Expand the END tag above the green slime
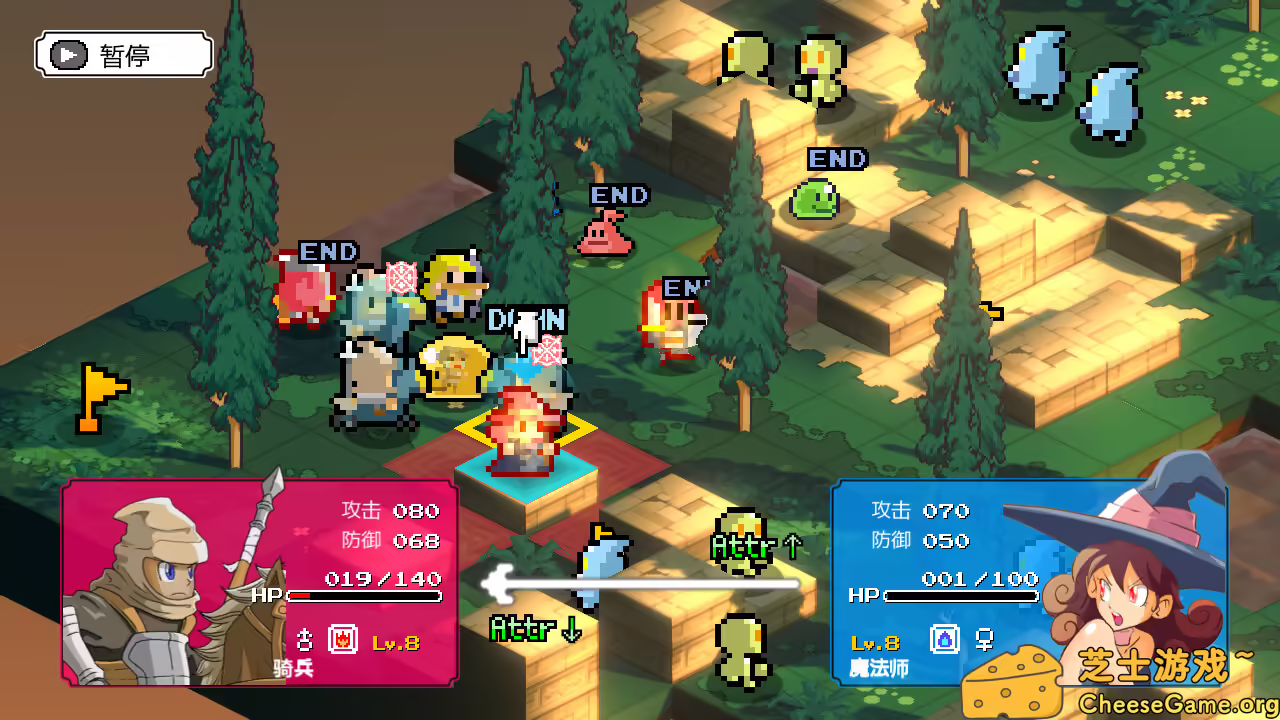Viewport: 1280px width, 720px height. (x=838, y=160)
